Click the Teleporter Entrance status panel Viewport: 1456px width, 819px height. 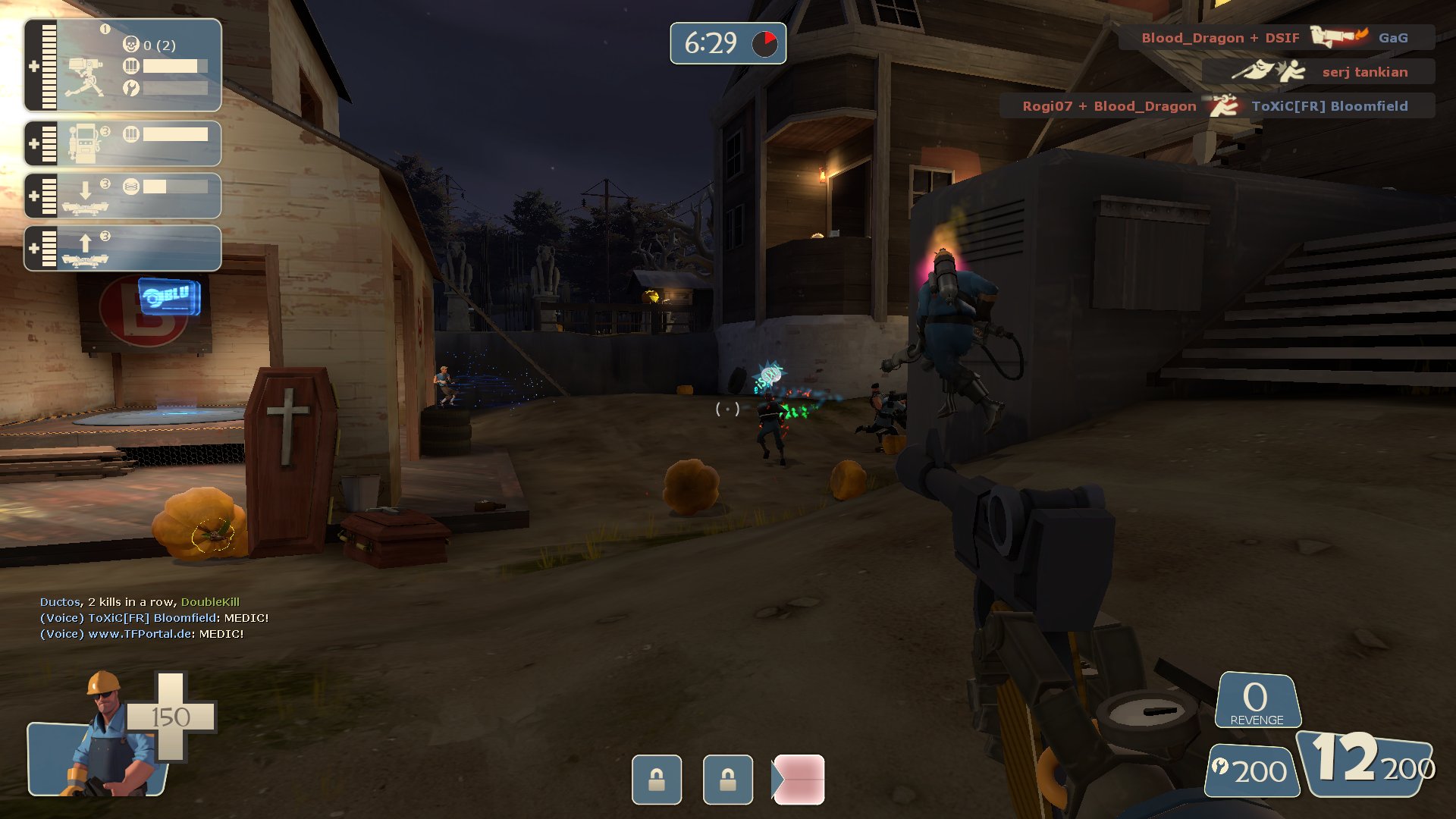(123, 196)
